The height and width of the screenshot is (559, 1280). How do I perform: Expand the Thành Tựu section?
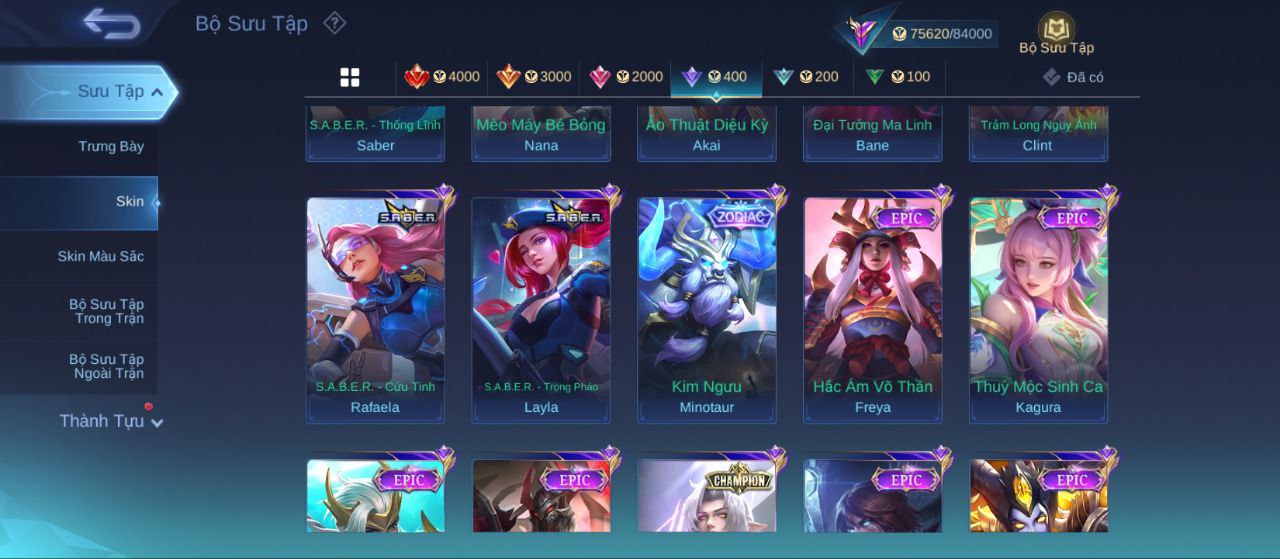[110, 421]
